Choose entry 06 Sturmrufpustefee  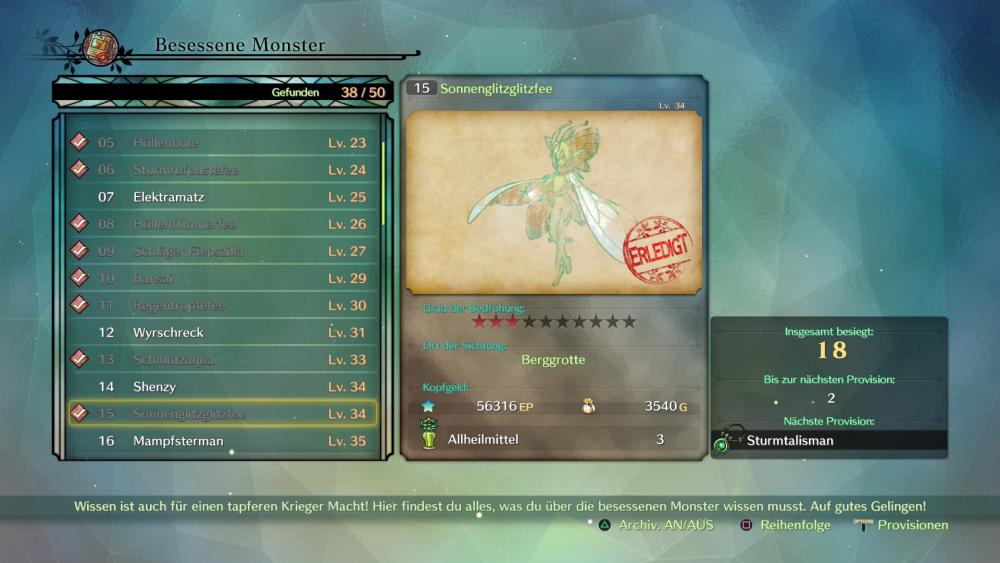(222, 170)
